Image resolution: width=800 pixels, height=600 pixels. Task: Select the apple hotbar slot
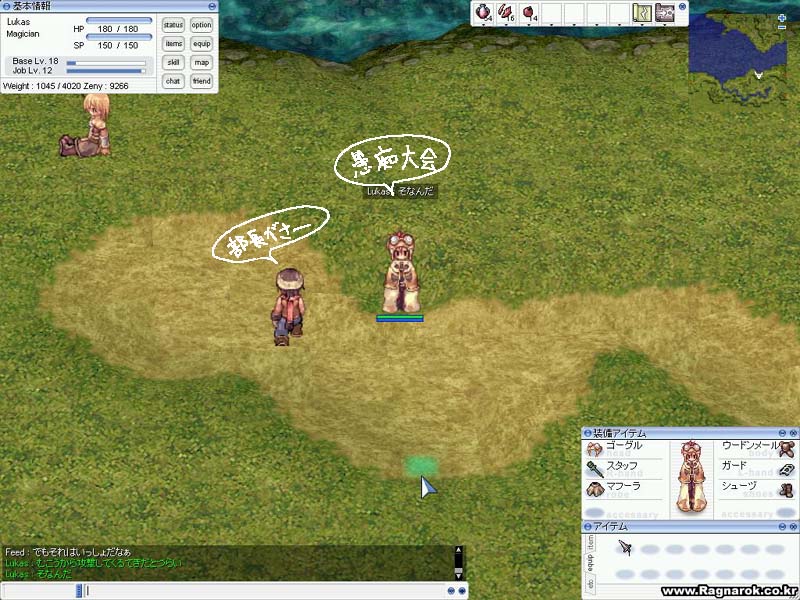click(528, 13)
